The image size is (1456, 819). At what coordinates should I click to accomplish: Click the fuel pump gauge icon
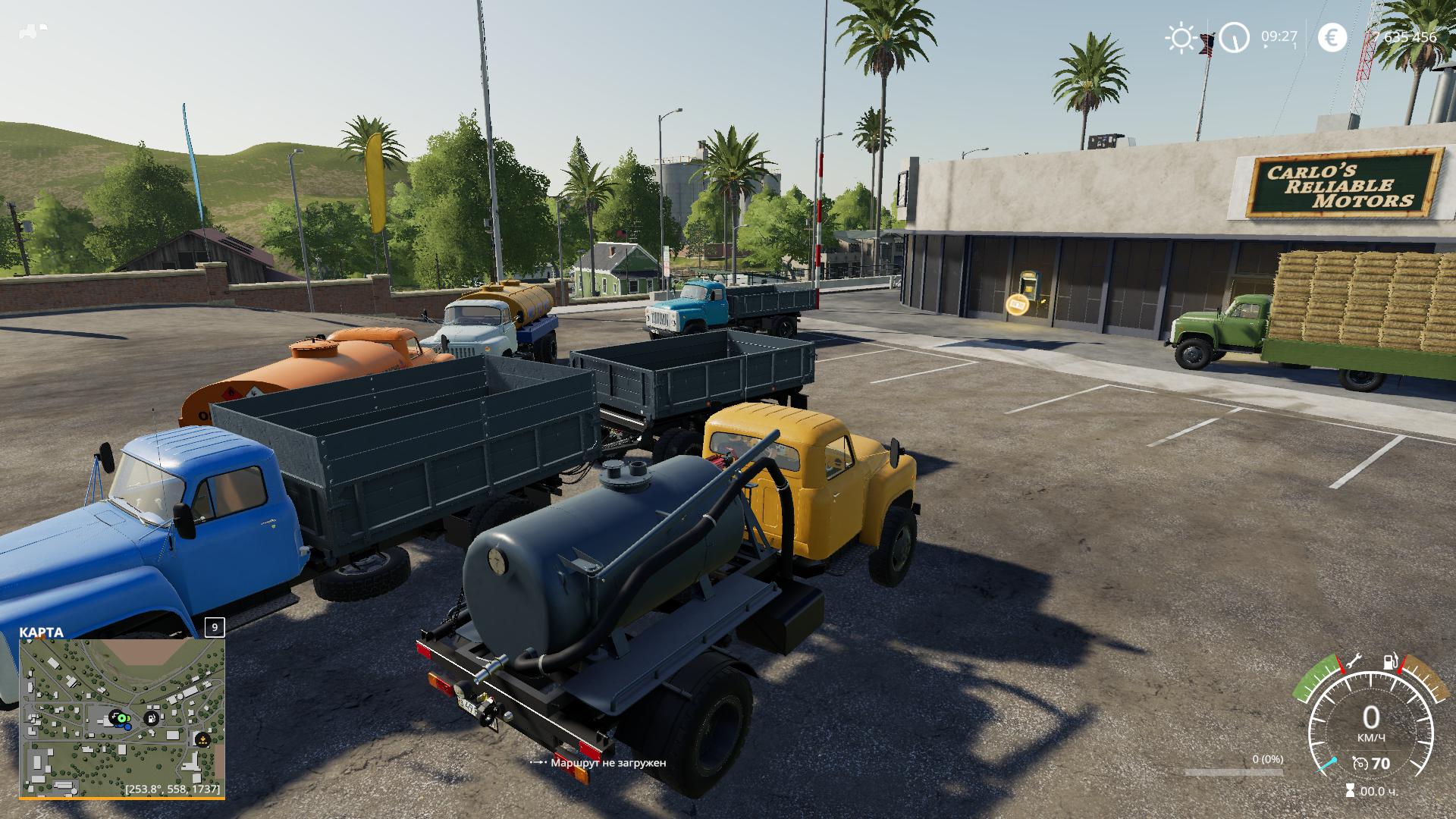click(x=1390, y=661)
